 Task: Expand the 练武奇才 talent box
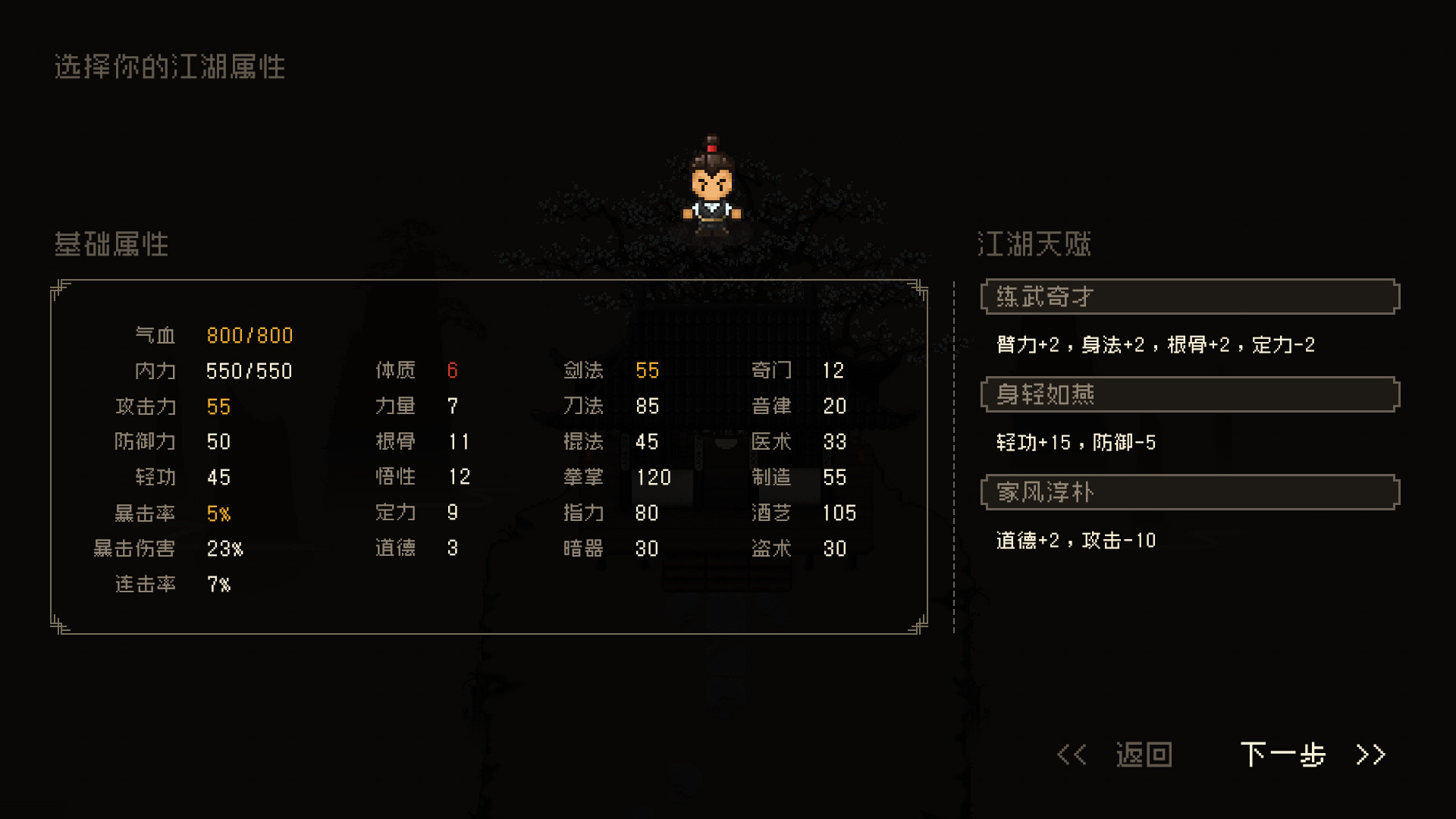coord(1191,297)
